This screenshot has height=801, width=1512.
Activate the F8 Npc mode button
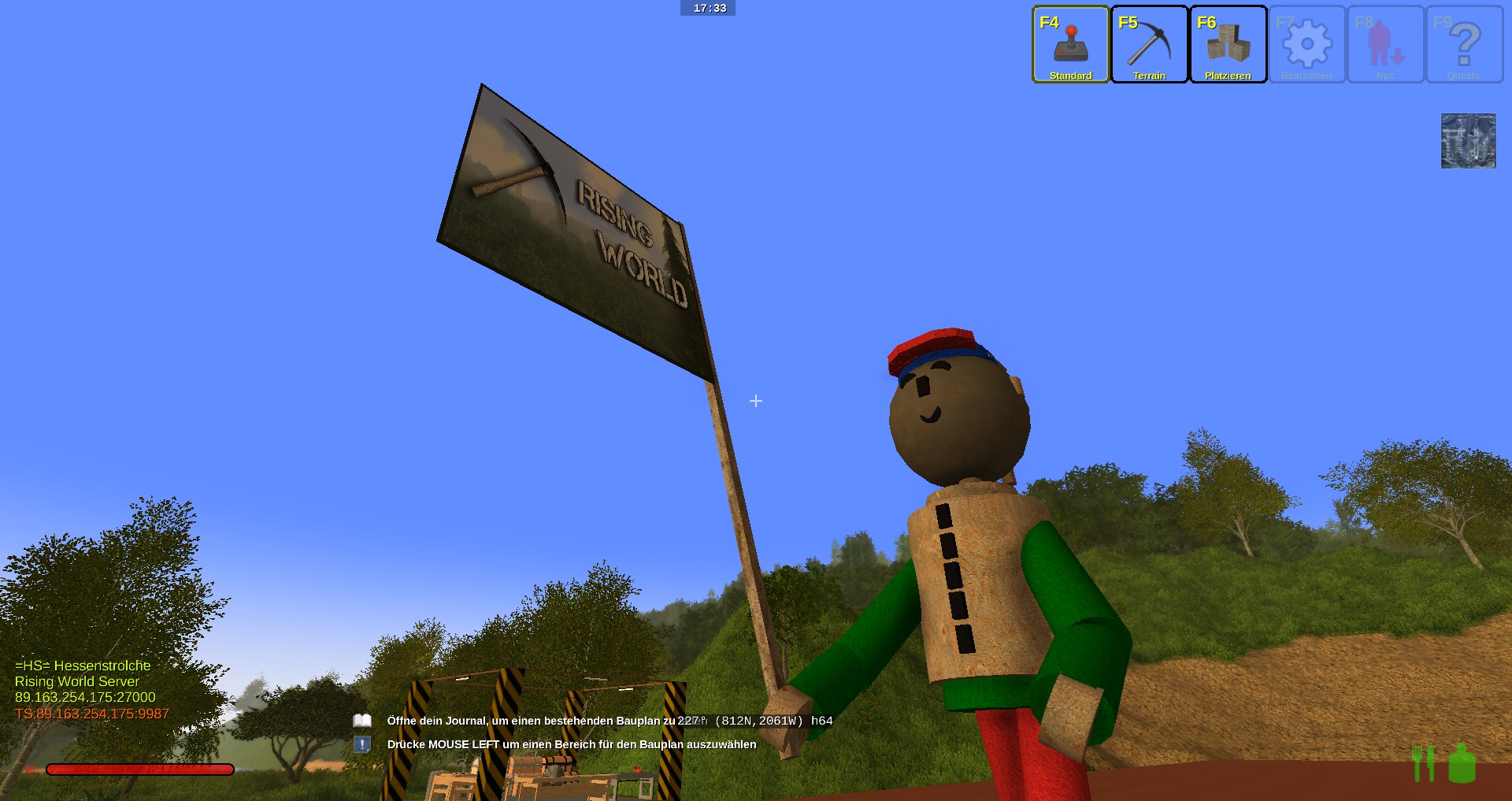1385,45
